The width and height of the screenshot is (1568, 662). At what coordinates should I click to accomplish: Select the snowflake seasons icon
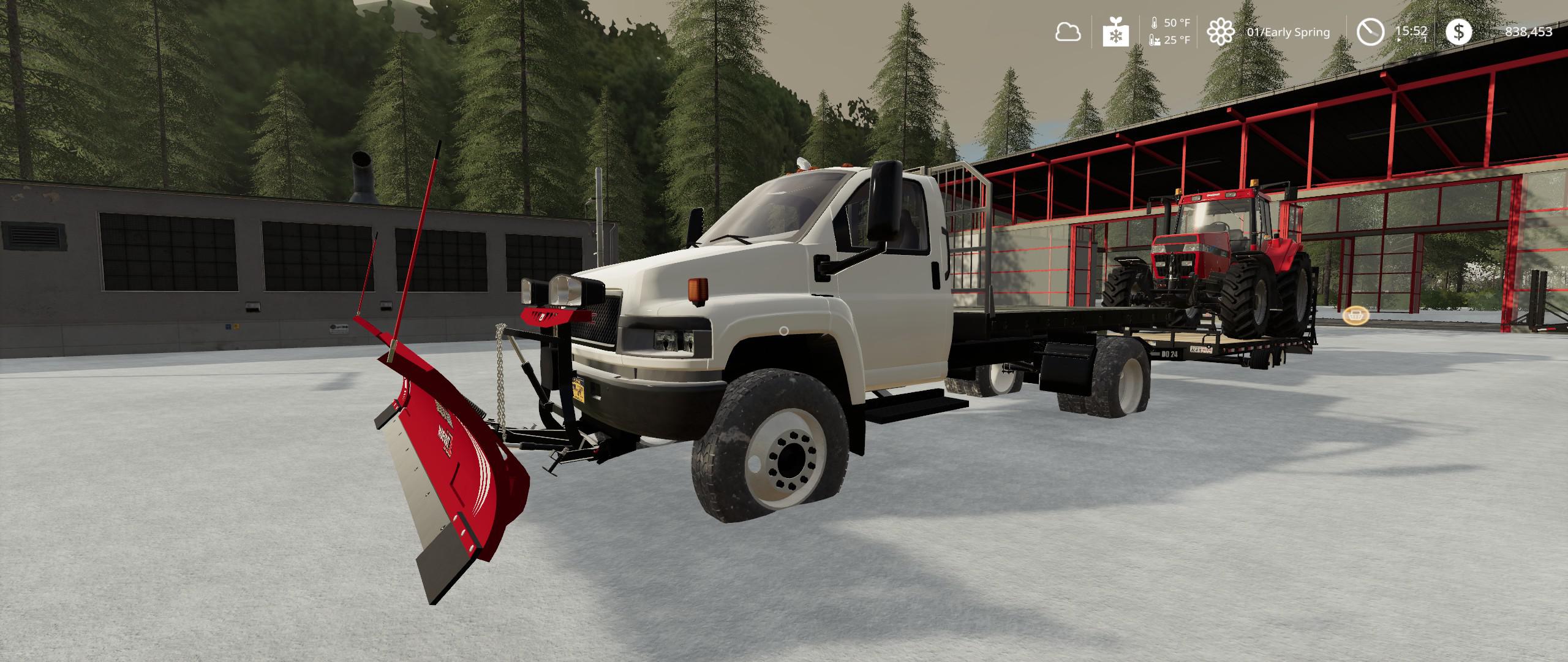(x=1115, y=32)
